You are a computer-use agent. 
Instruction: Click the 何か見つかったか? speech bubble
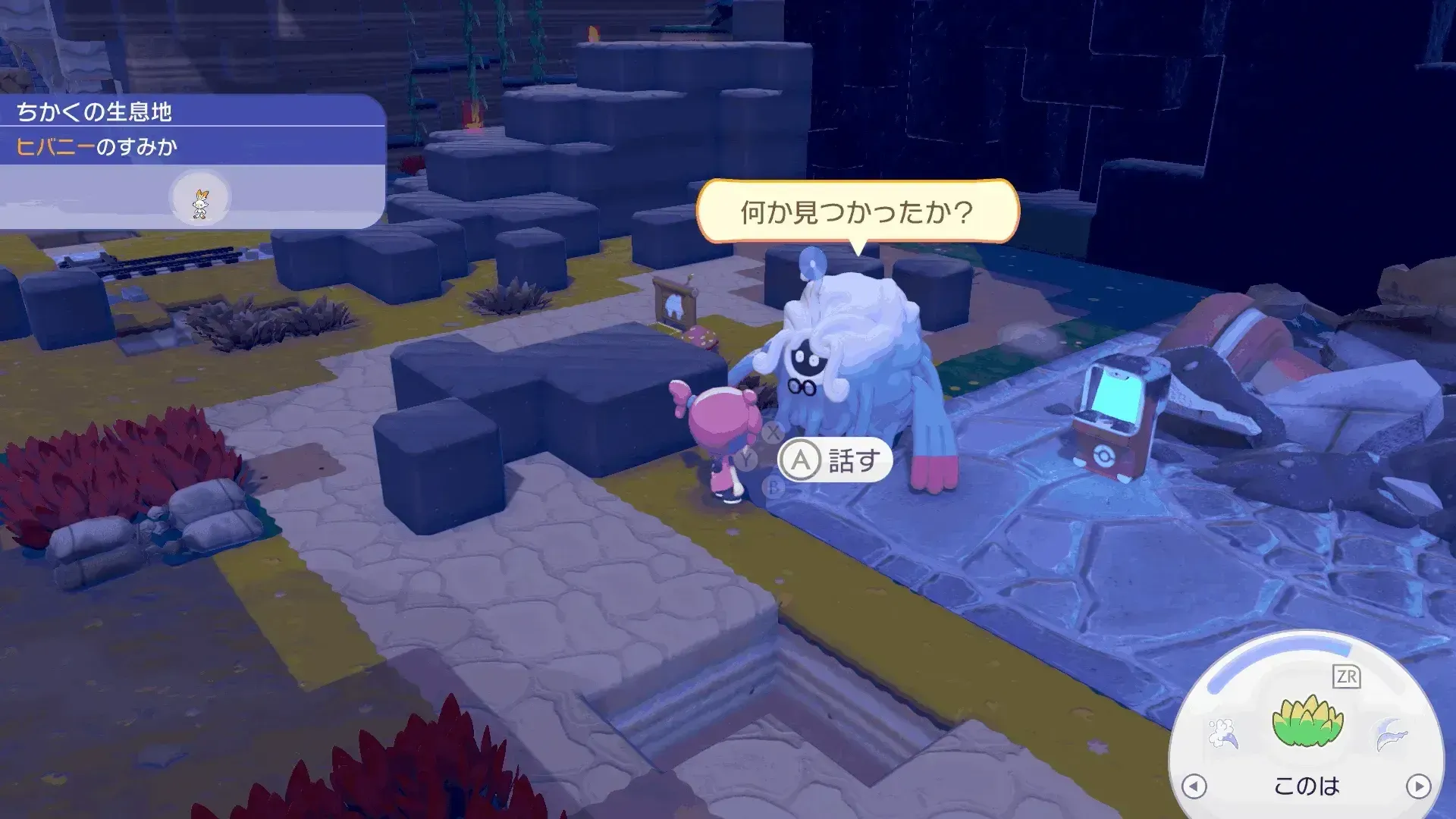pos(857,212)
